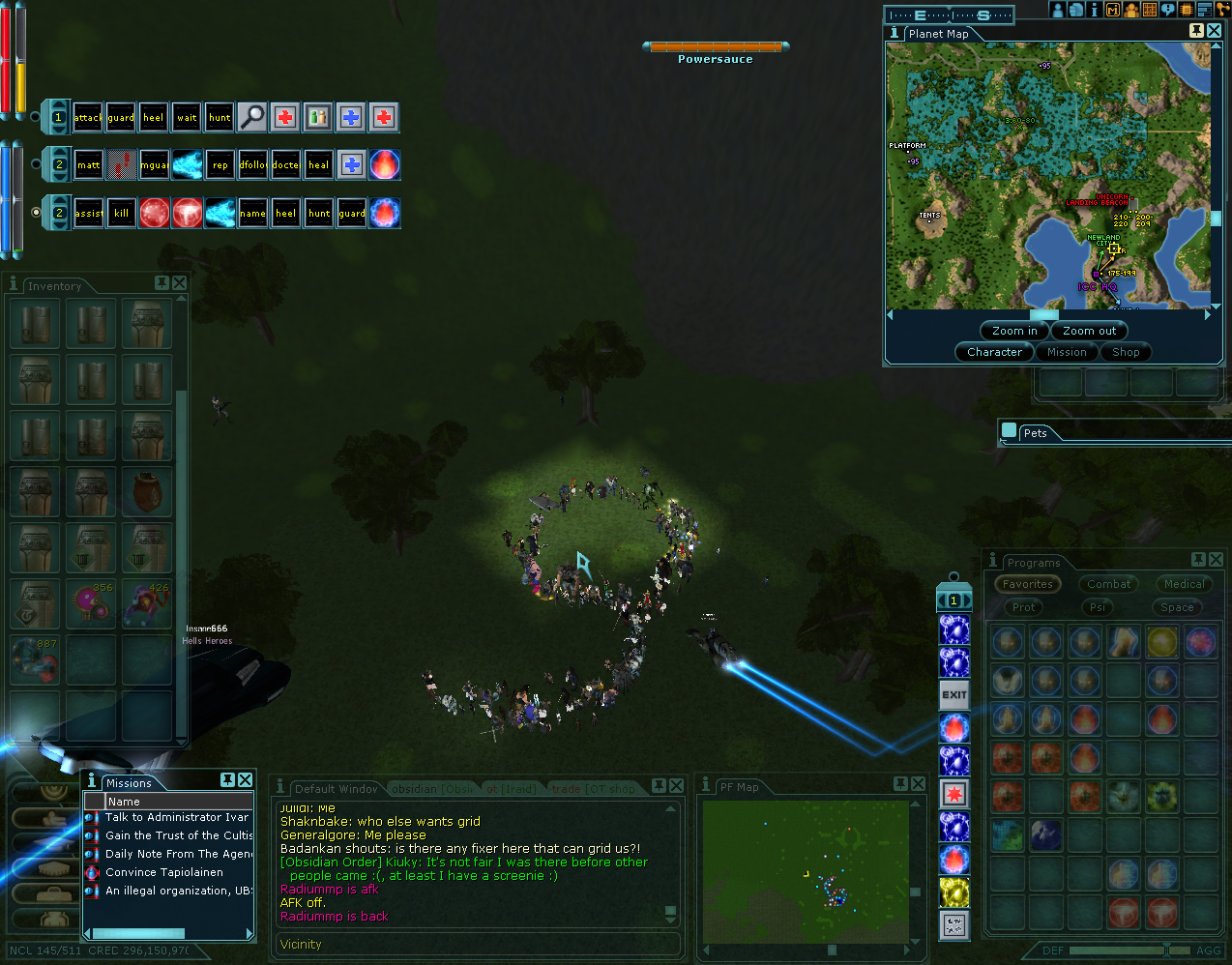Viewport: 1232px width, 965px height.
Task: Trigger the kill macro on the hotbar
Action: coord(121,213)
